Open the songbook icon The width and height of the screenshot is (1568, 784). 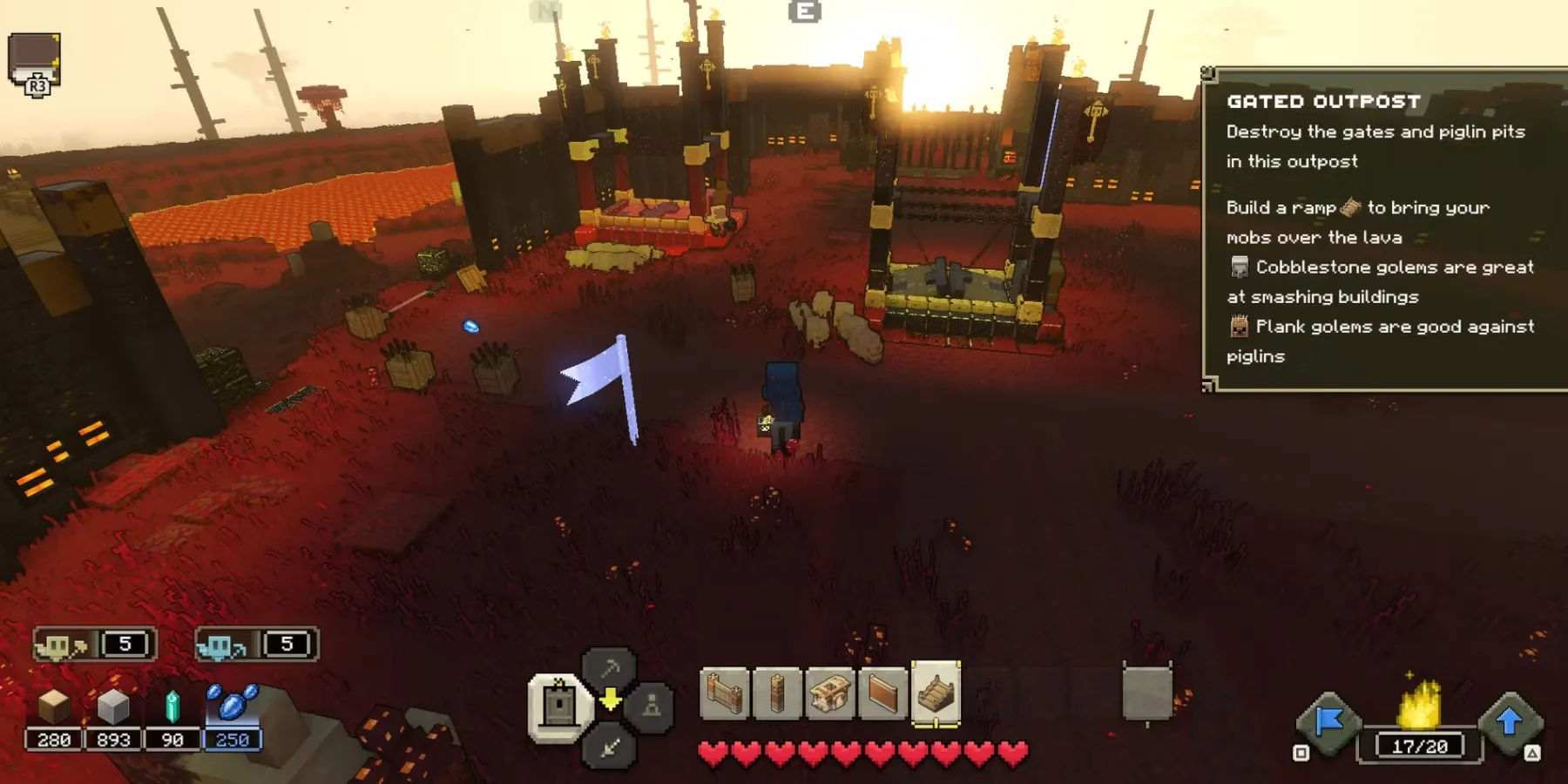35,61
